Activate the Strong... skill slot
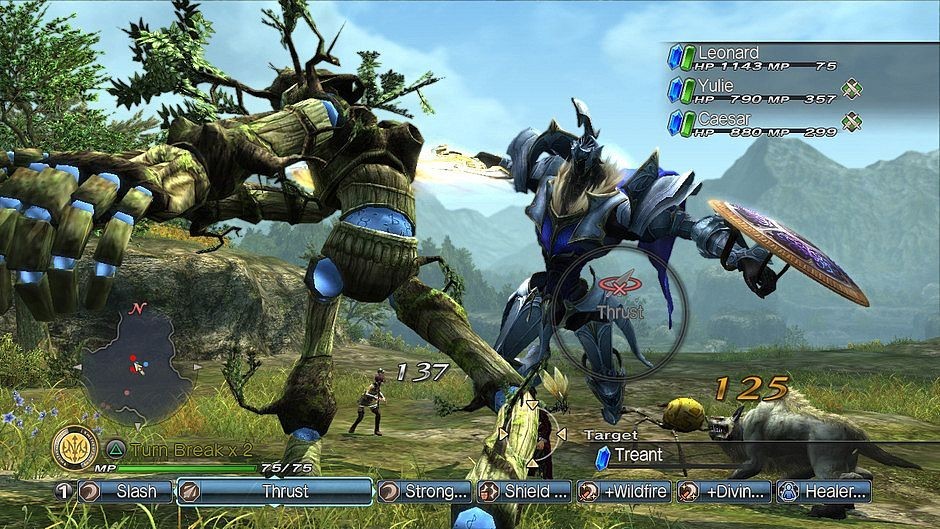The height and width of the screenshot is (529, 940). (x=424, y=491)
